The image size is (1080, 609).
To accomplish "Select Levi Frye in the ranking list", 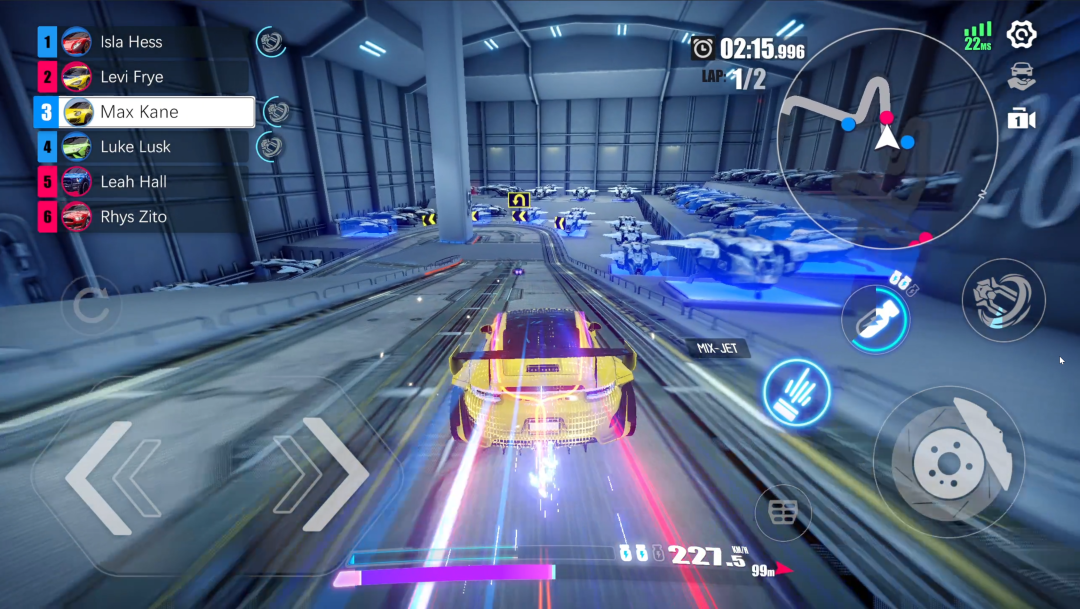I will click(145, 77).
